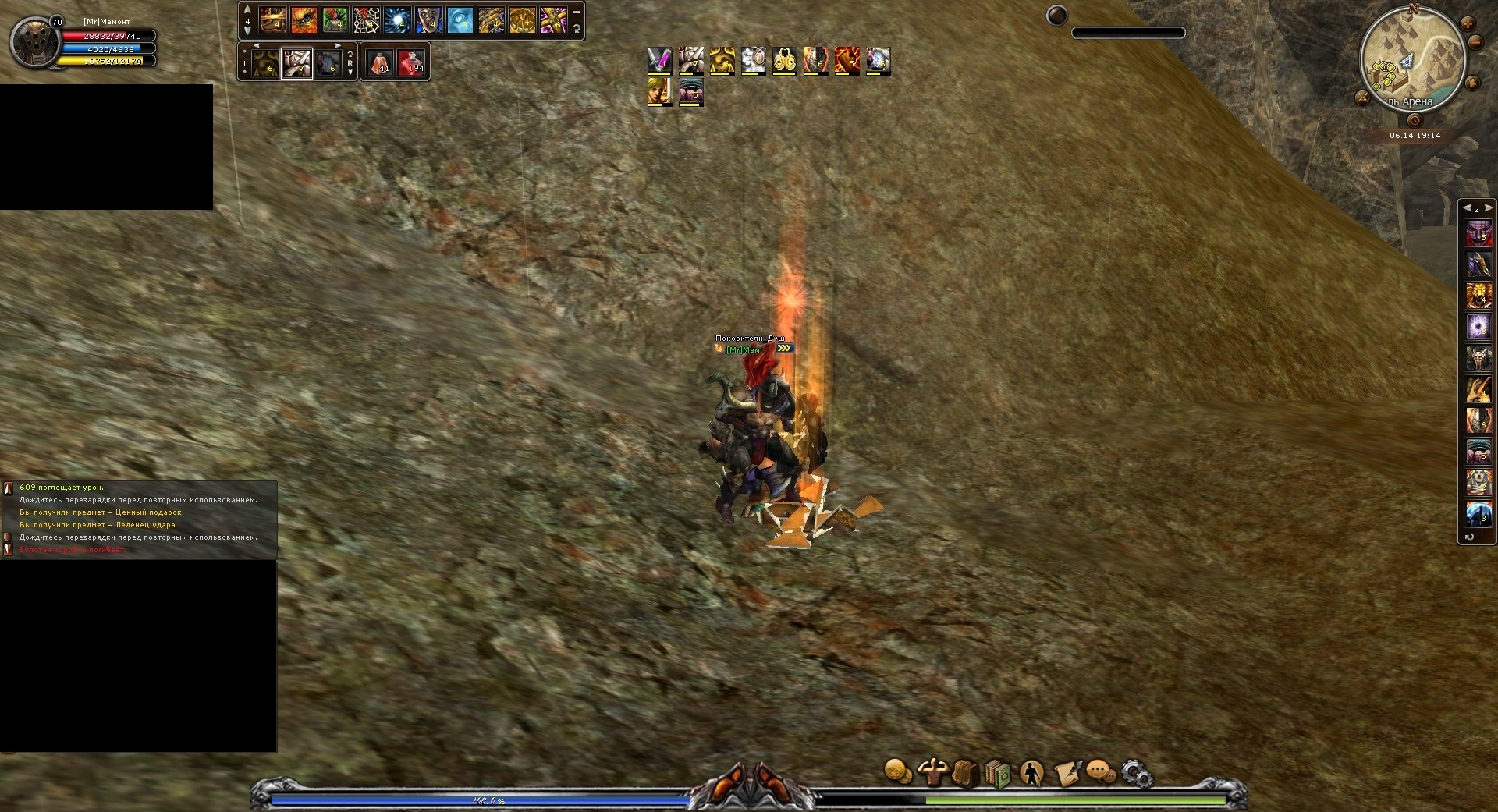The image size is (1498, 812).
Task: Open the skill books menu
Action: click(998, 773)
